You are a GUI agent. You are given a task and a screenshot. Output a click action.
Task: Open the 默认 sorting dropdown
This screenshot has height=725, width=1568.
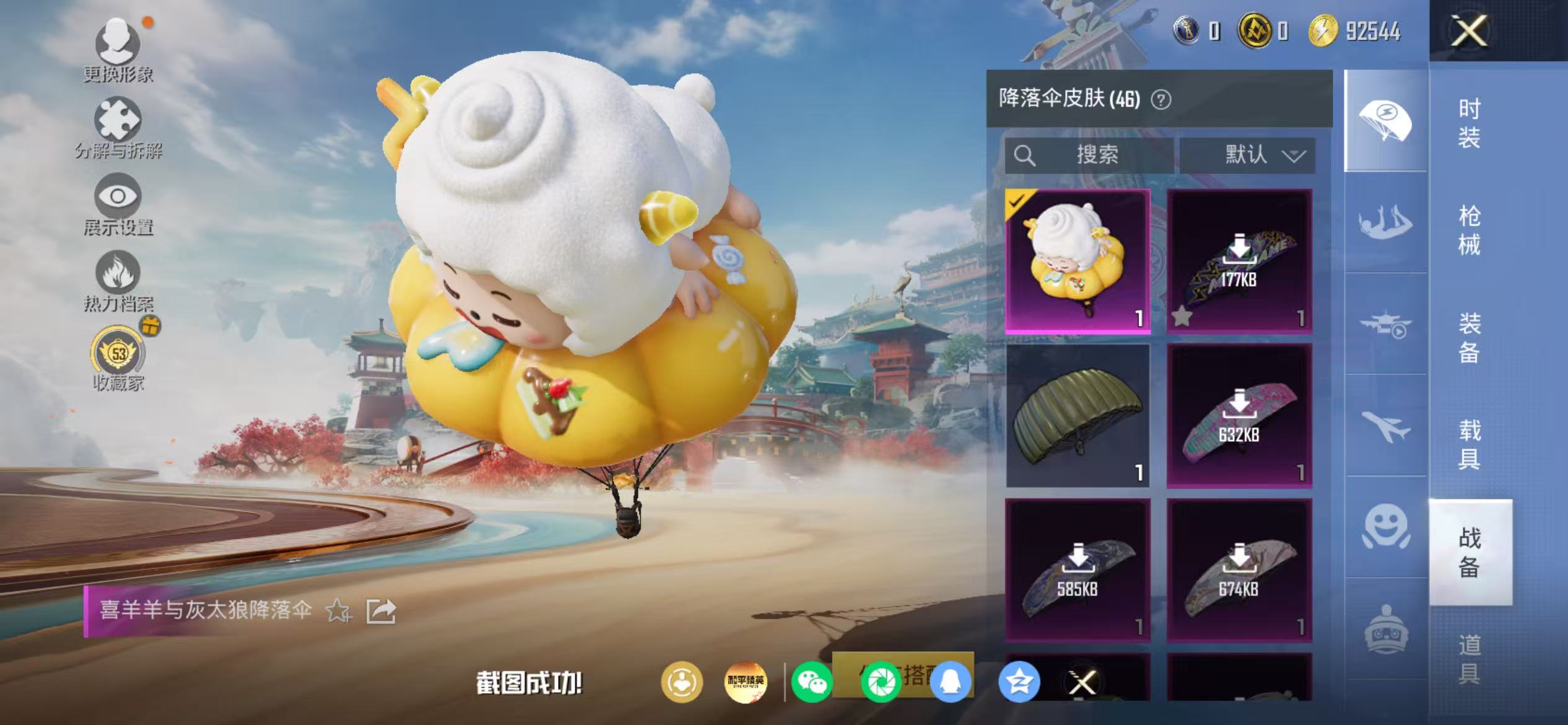tap(1247, 156)
